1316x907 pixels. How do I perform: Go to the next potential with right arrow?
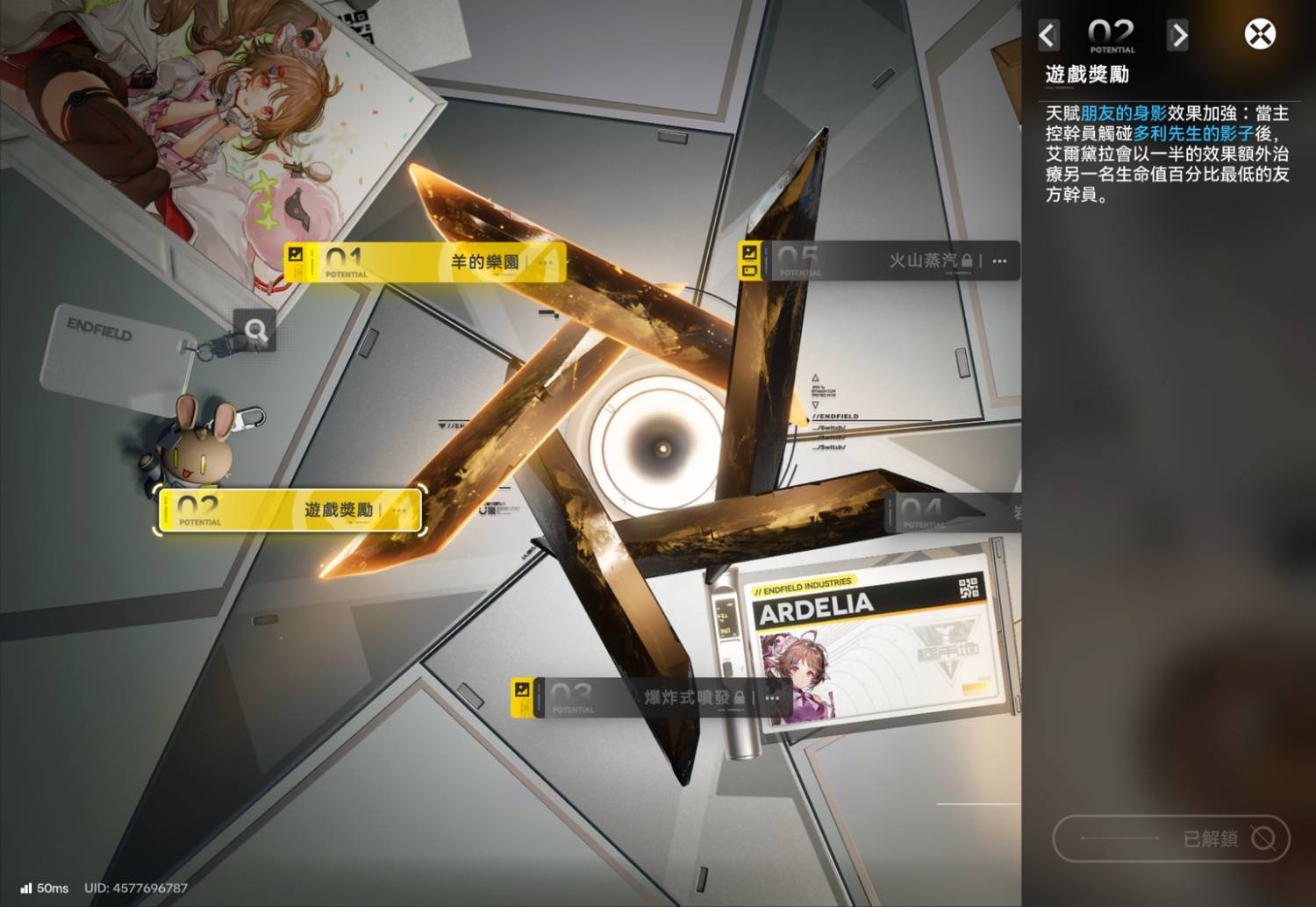click(x=1178, y=36)
